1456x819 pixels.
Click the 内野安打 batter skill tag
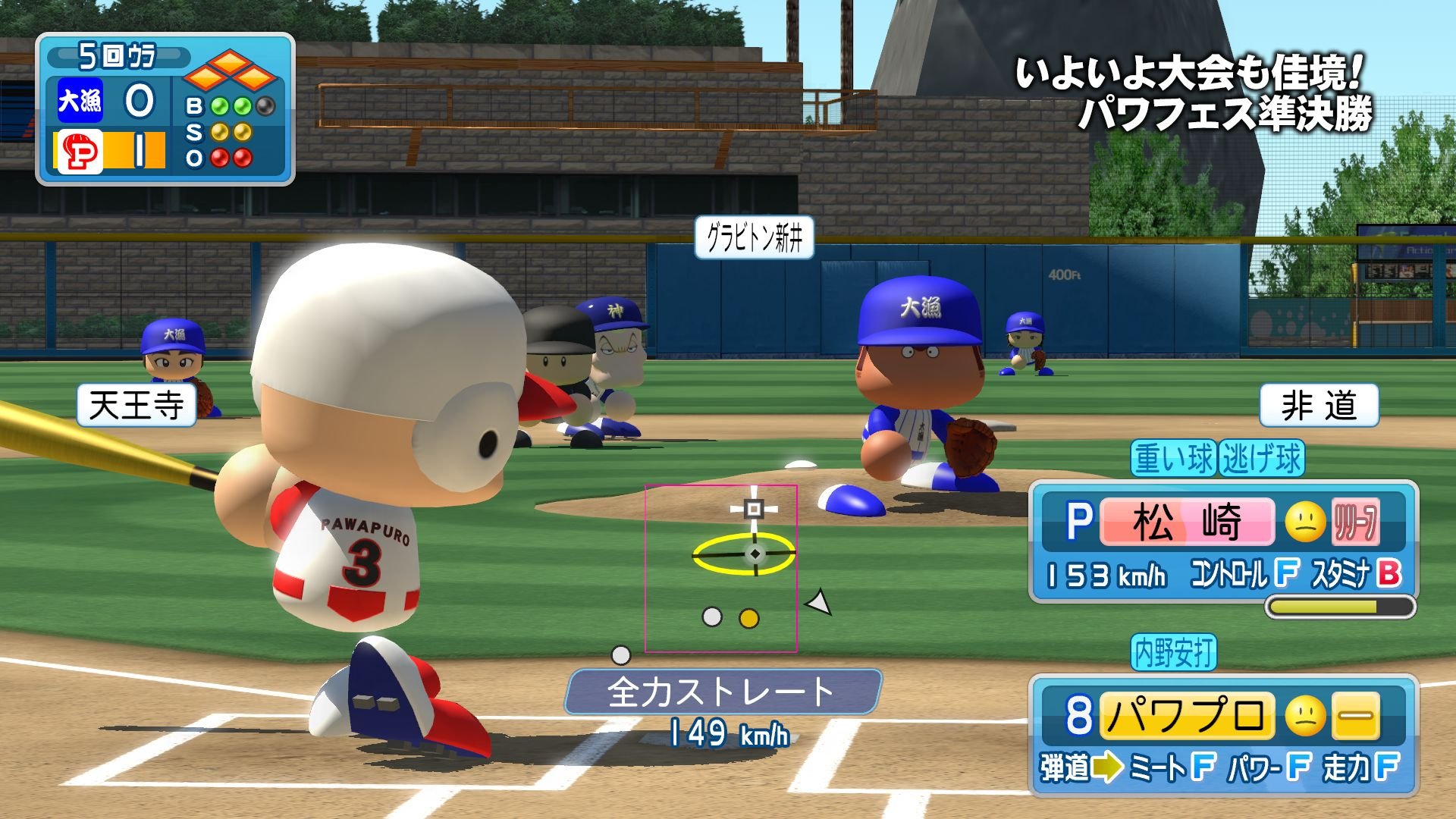(1174, 652)
